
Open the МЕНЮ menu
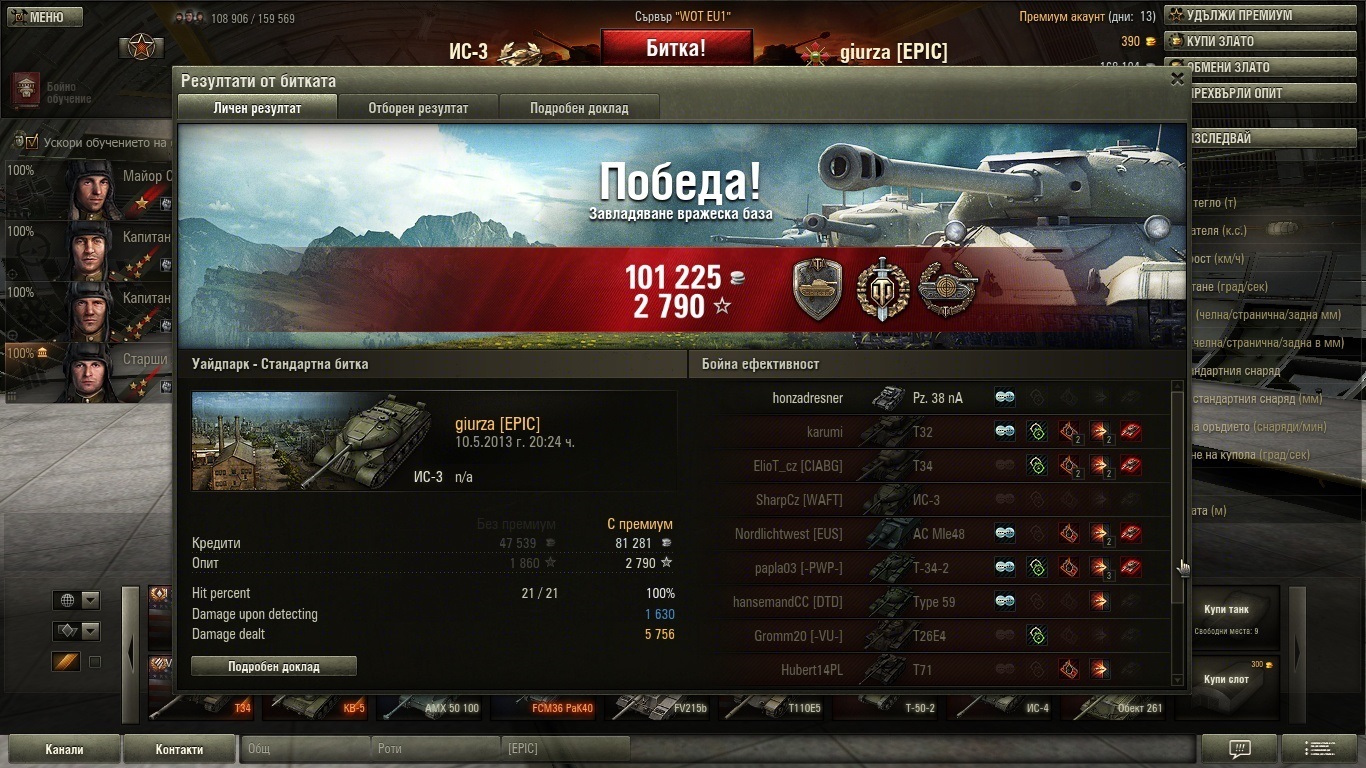(38, 17)
